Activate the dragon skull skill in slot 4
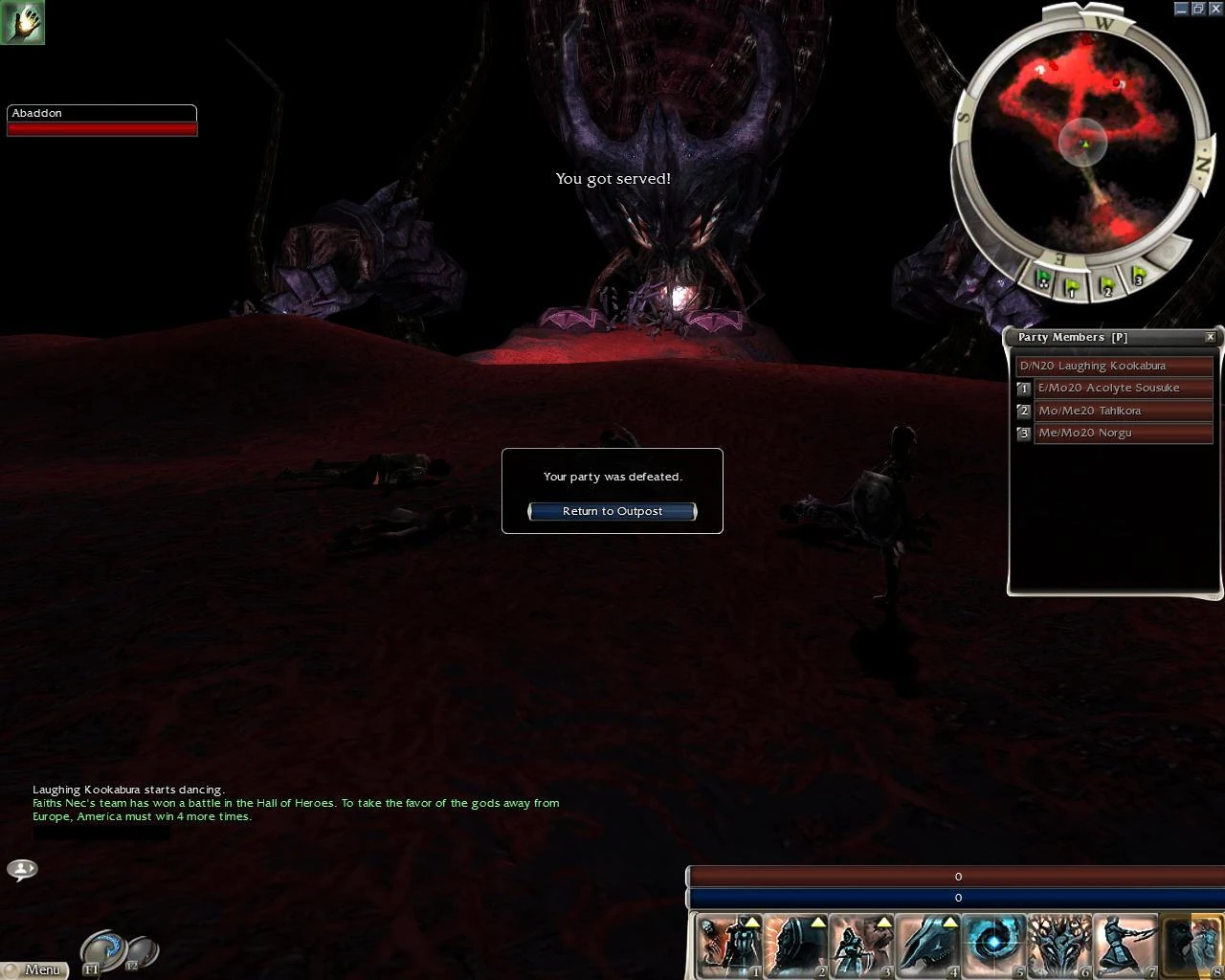This screenshot has height=980, width=1225. coord(926,946)
